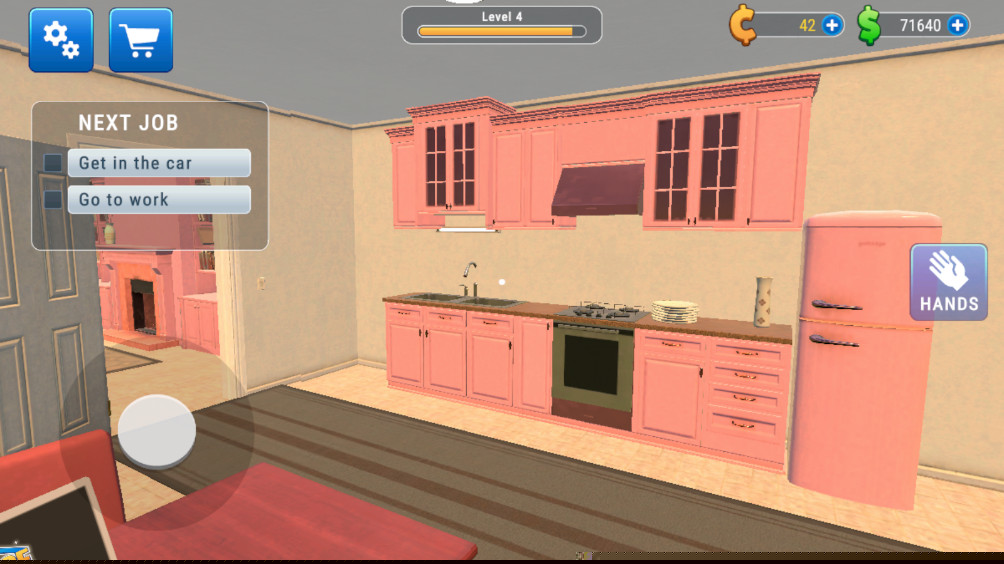Tap the Hands button
Image resolution: width=1004 pixels, height=564 pixels.
pos(948,283)
